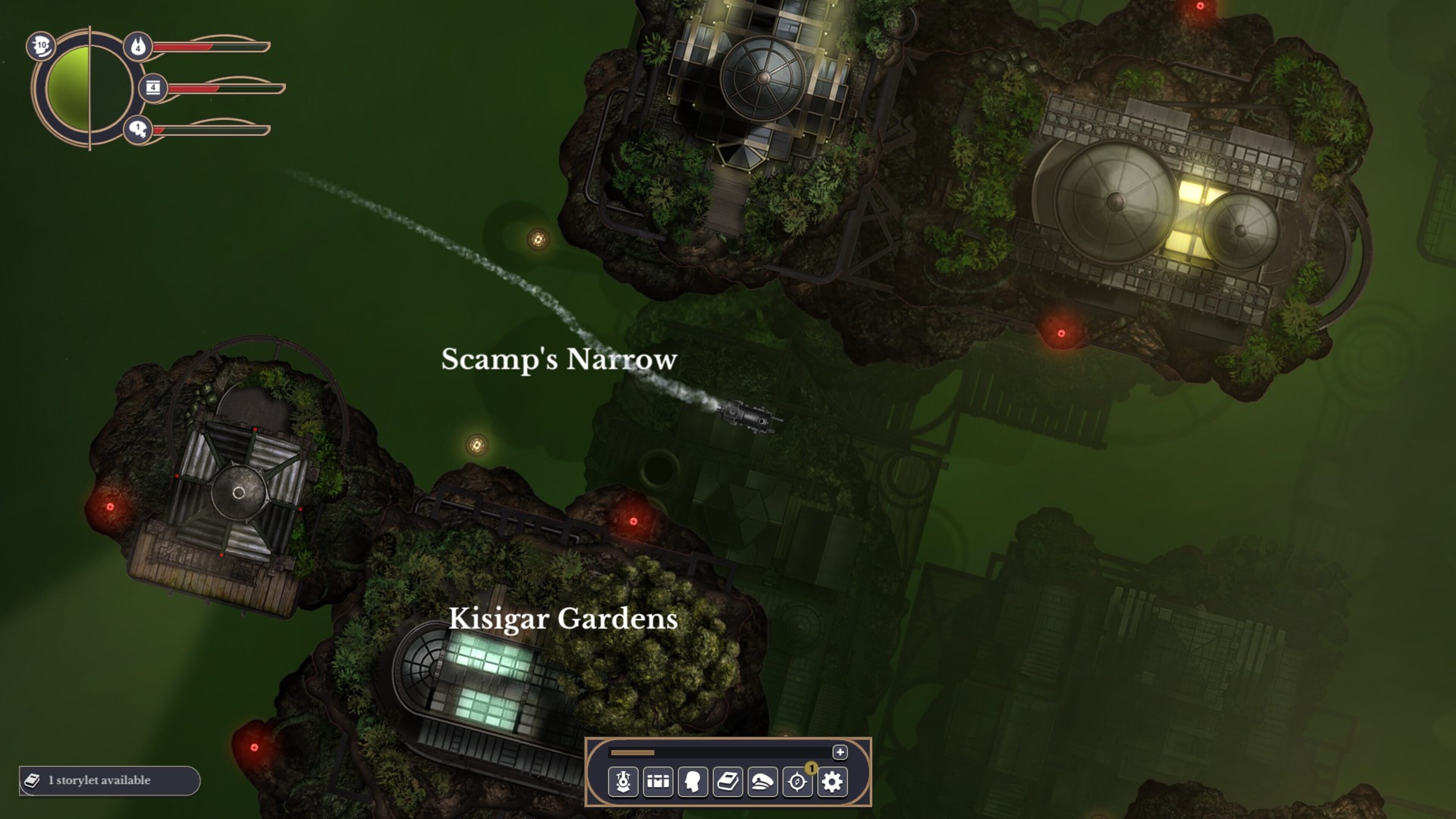
Task: Open the compass chart icon with badge
Action: [797, 782]
